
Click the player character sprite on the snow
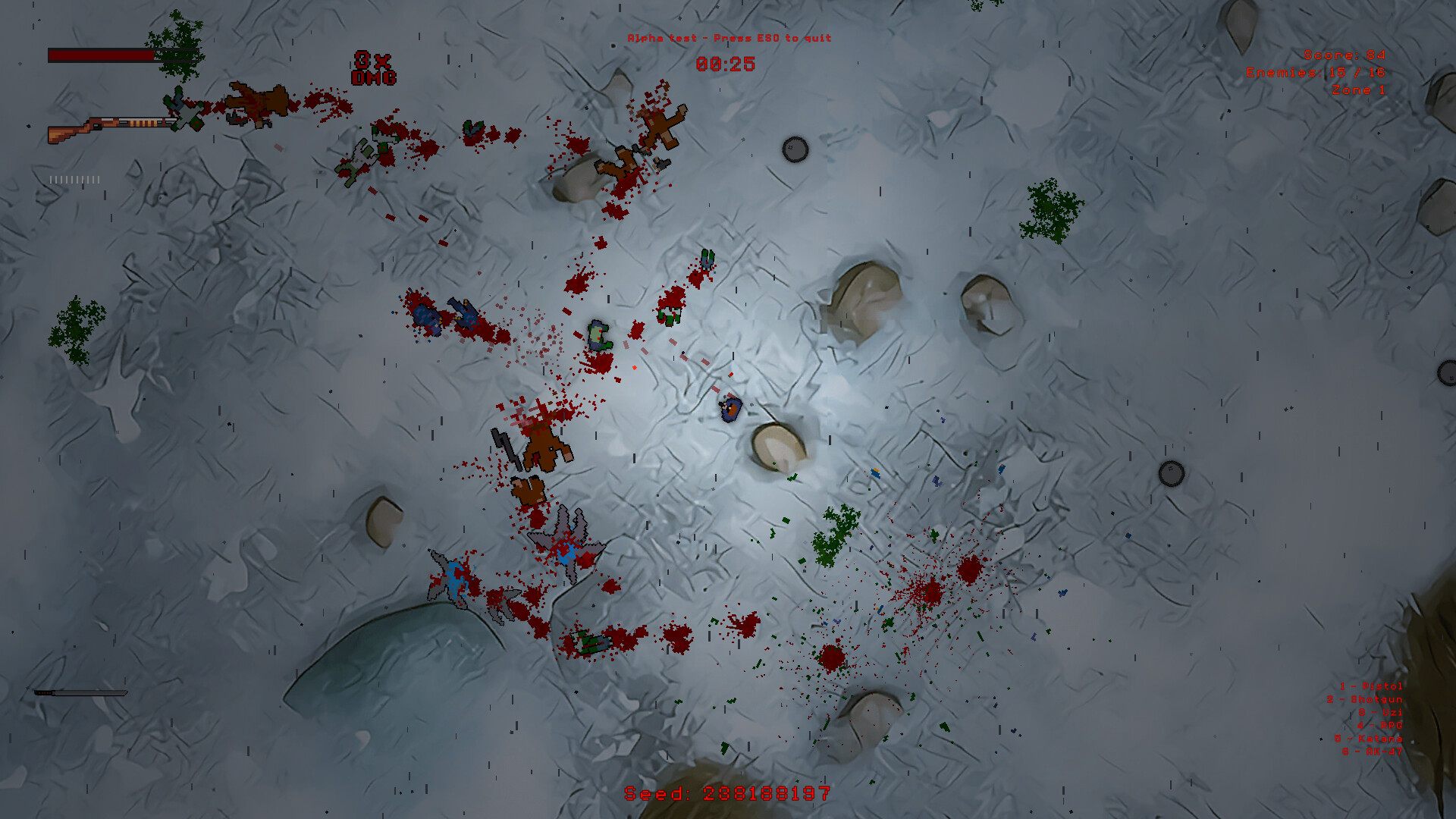point(730,409)
